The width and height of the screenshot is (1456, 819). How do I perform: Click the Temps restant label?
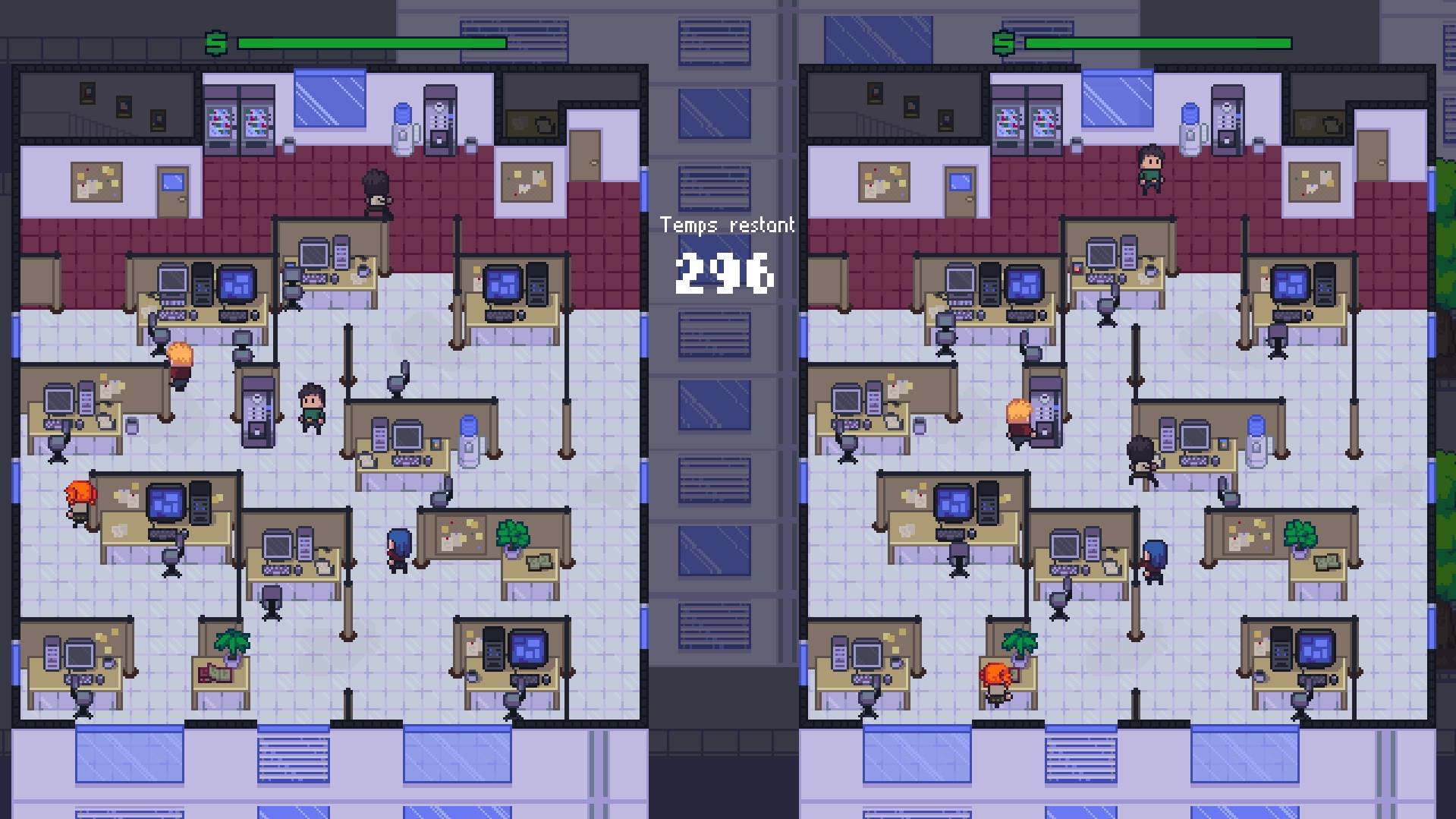[x=727, y=225]
